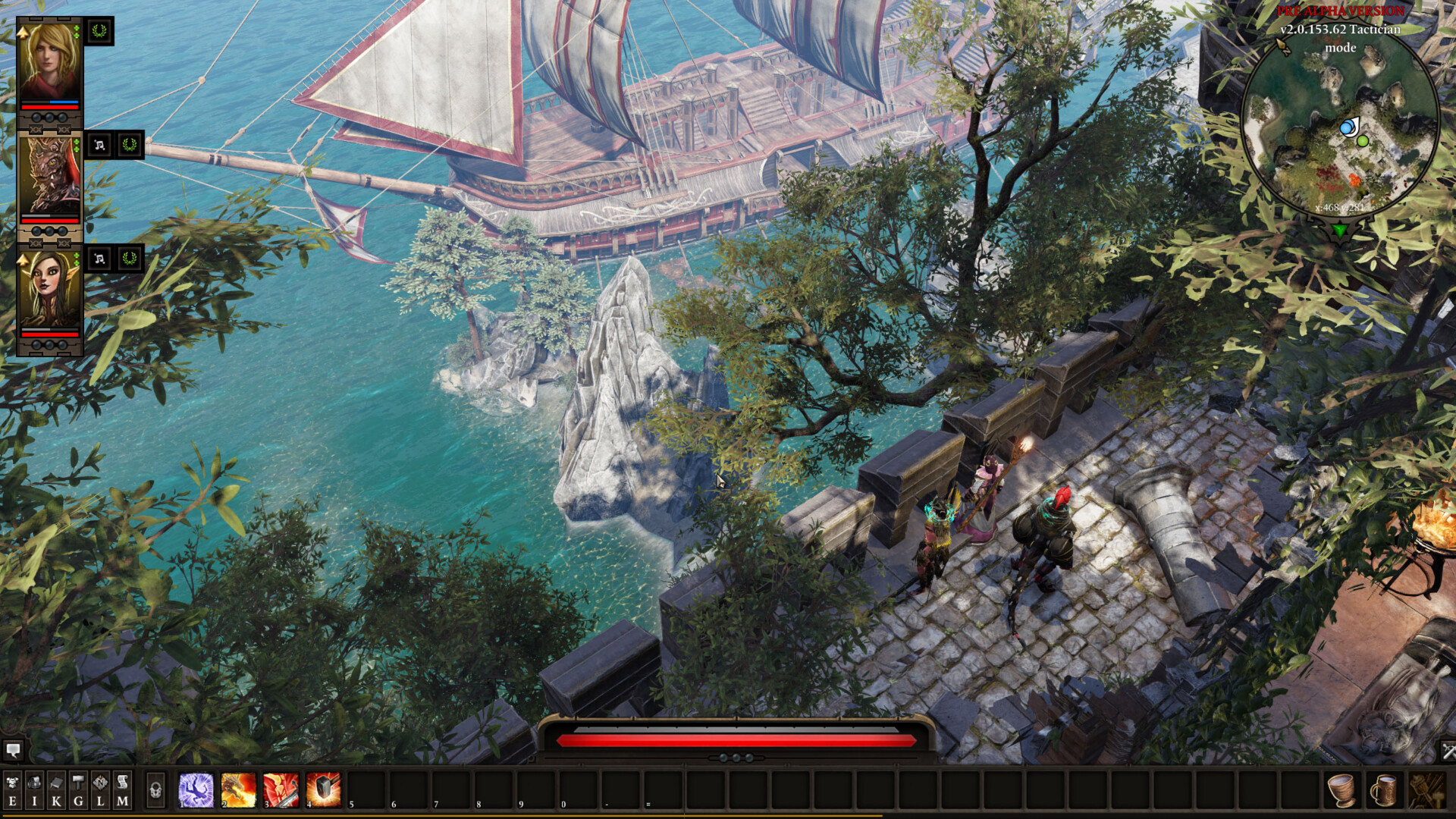This screenshot has width=1456, height=819.
Task: Open the skills book icon
Action: (x=56, y=781)
